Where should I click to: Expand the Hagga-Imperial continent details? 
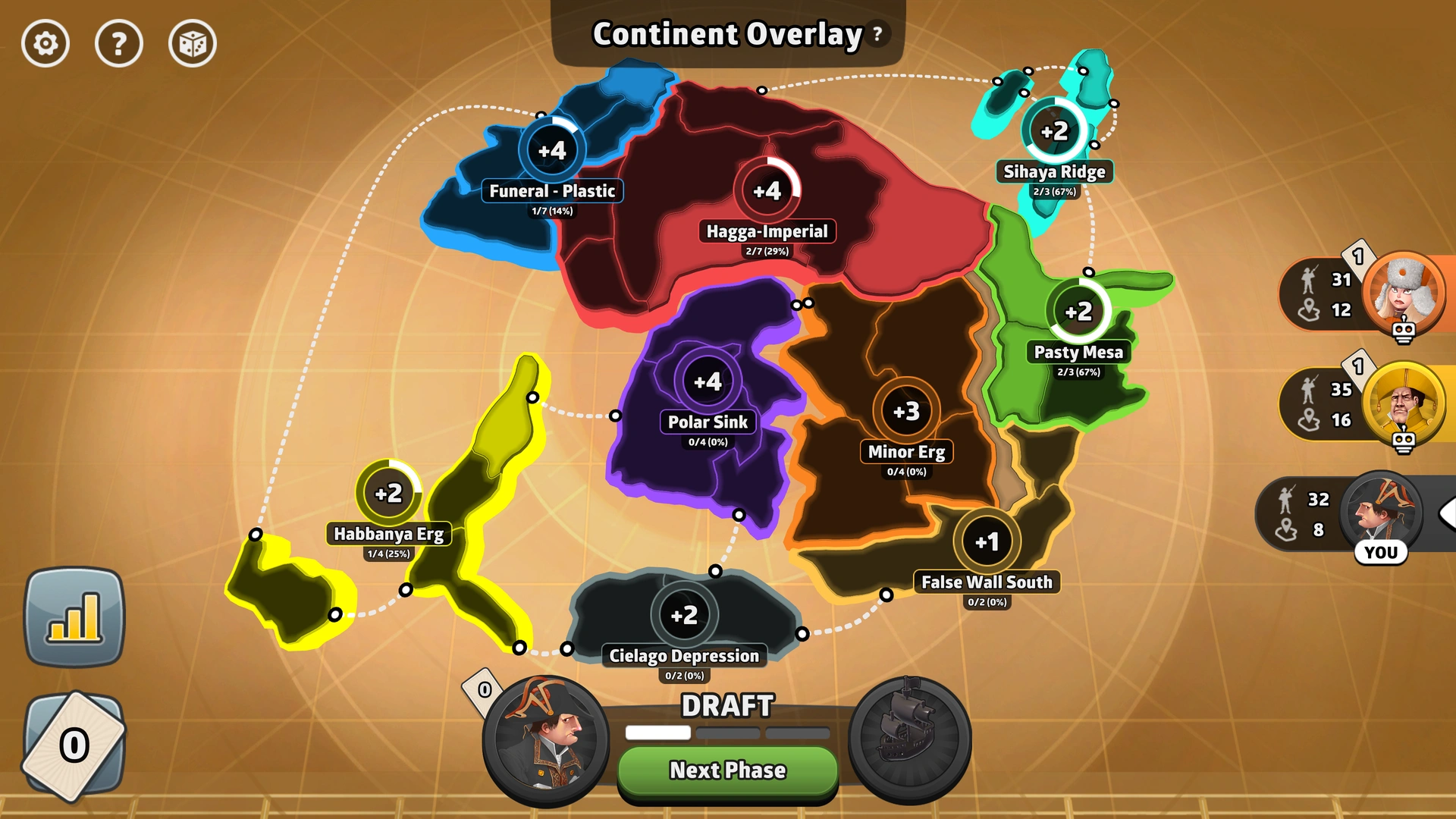tap(768, 231)
